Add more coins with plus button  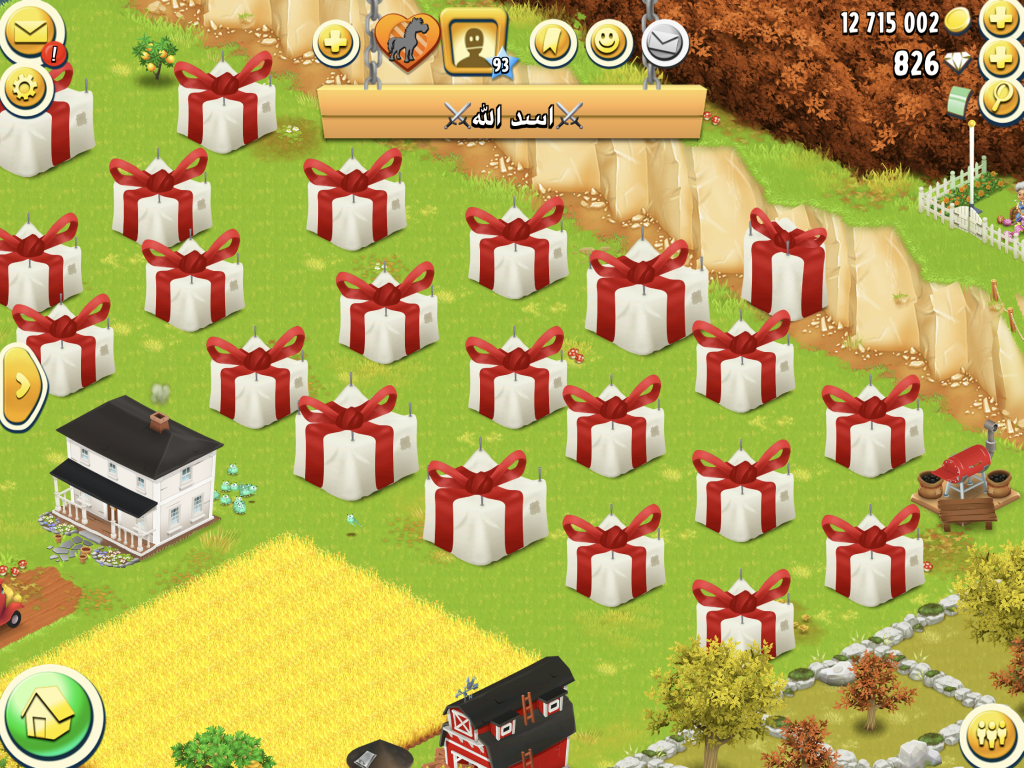tap(1000, 18)
